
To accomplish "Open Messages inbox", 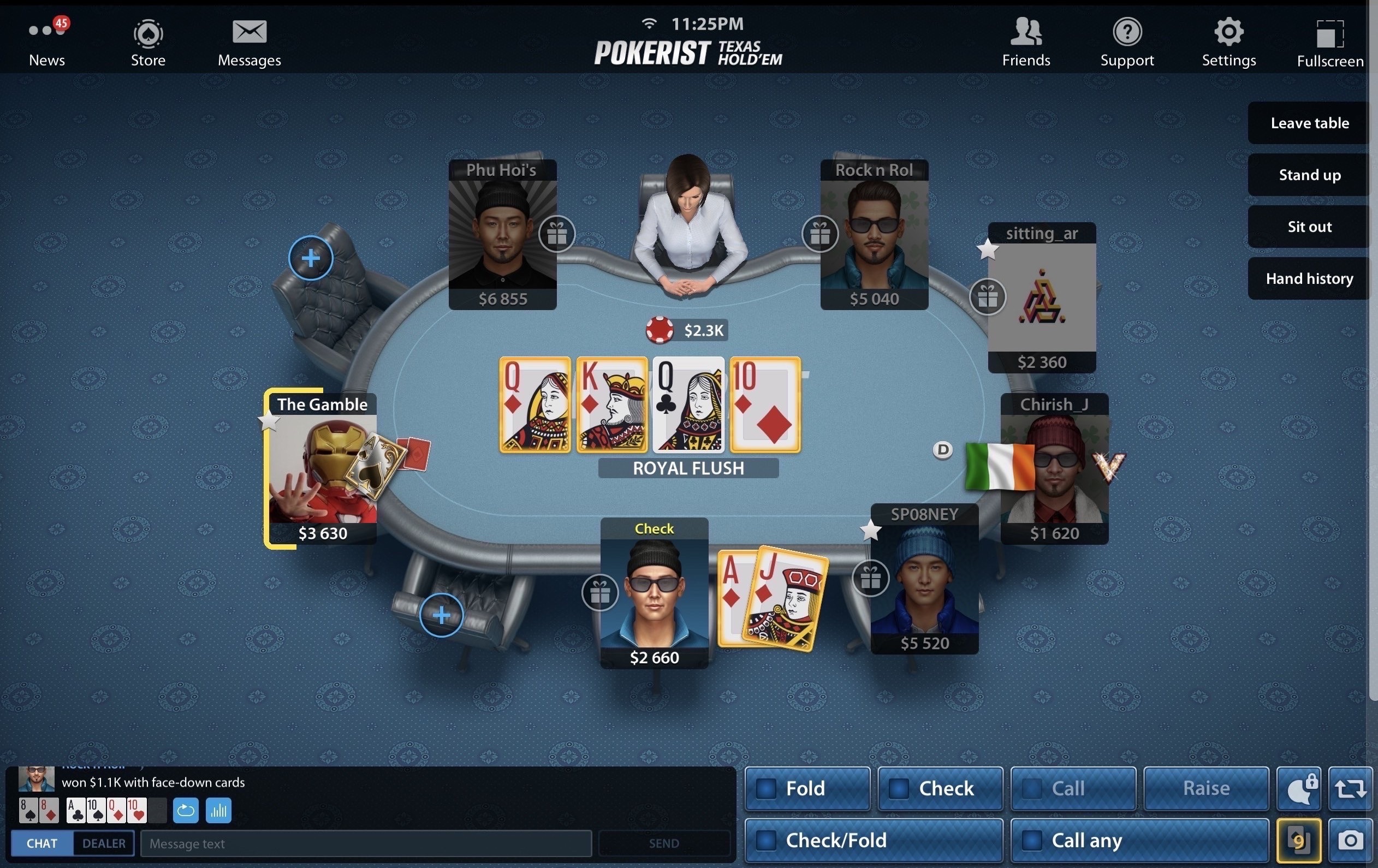I will tap(249, 43).
